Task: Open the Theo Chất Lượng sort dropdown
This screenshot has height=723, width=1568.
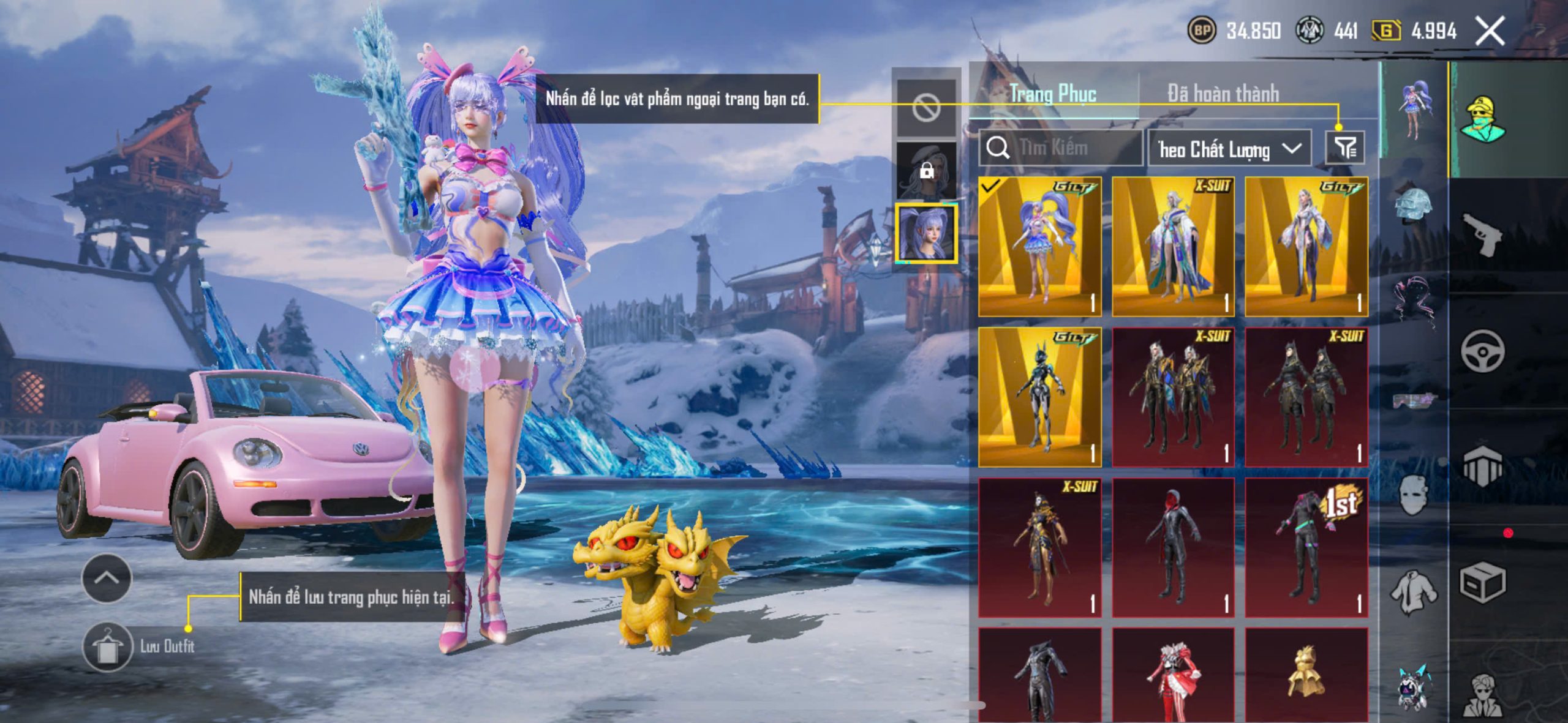Action: click(x=1229, y=149)
